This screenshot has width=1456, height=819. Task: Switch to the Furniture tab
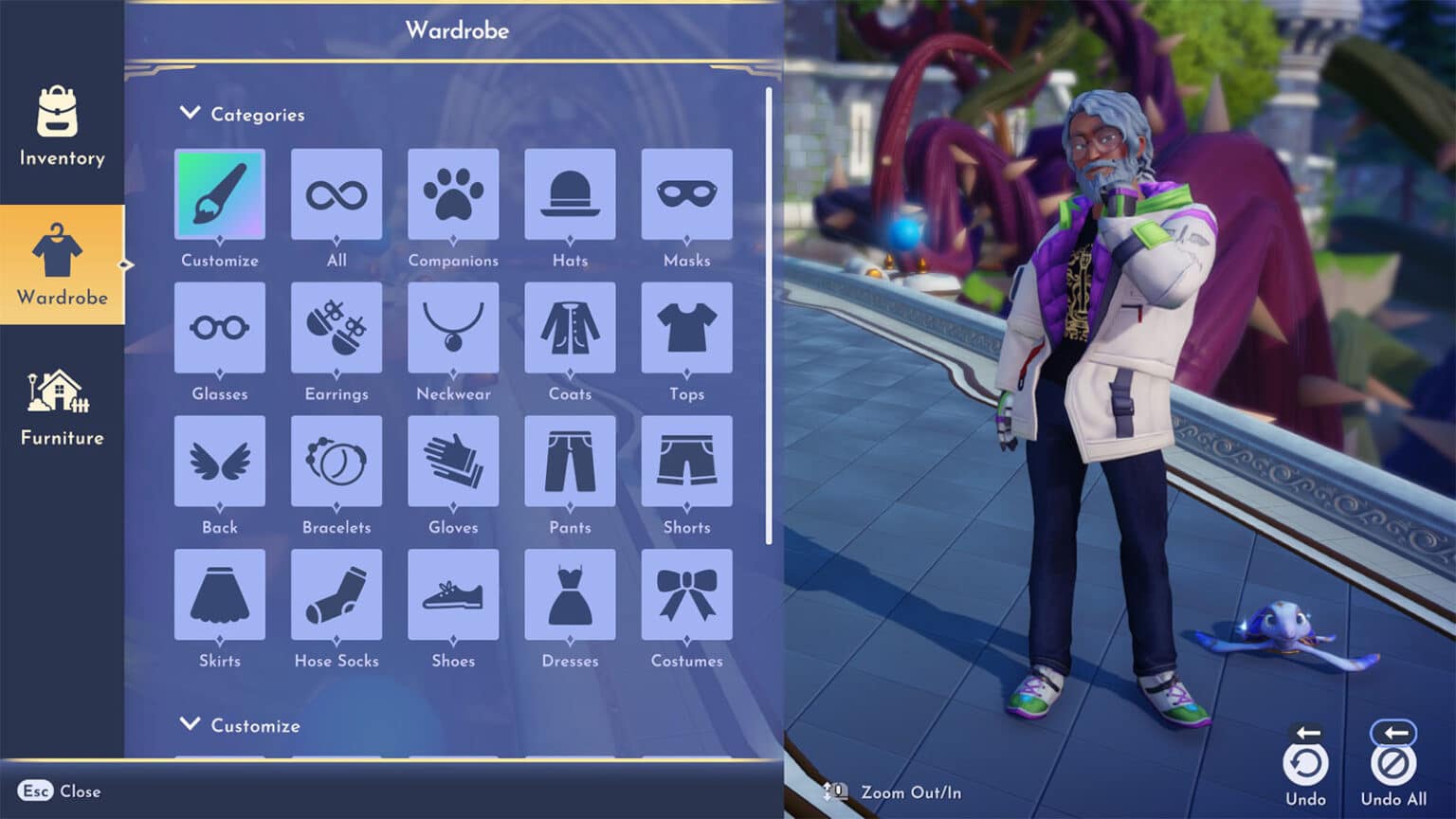[61, 403]
